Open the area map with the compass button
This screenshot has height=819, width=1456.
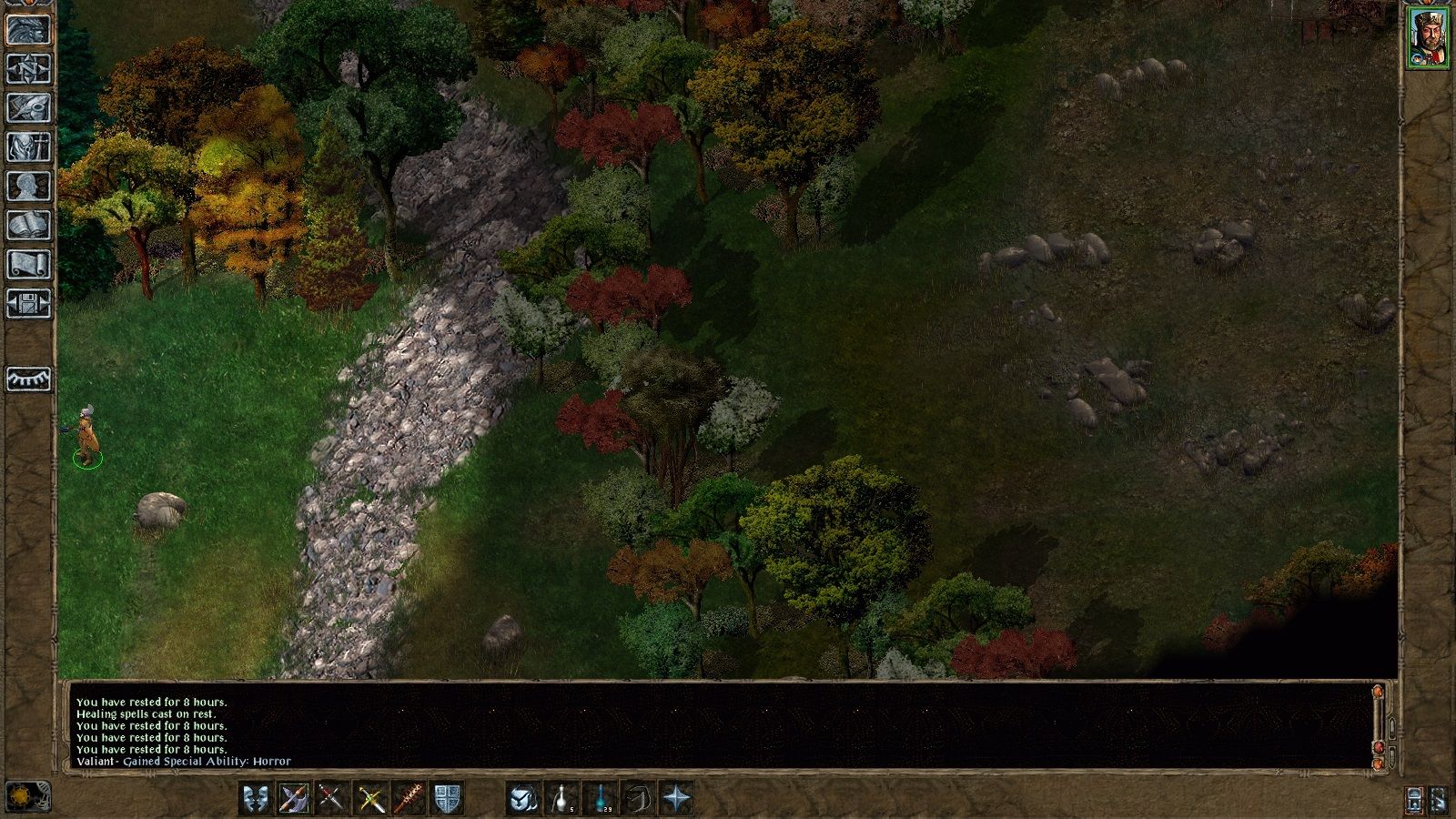pos(29,69)
